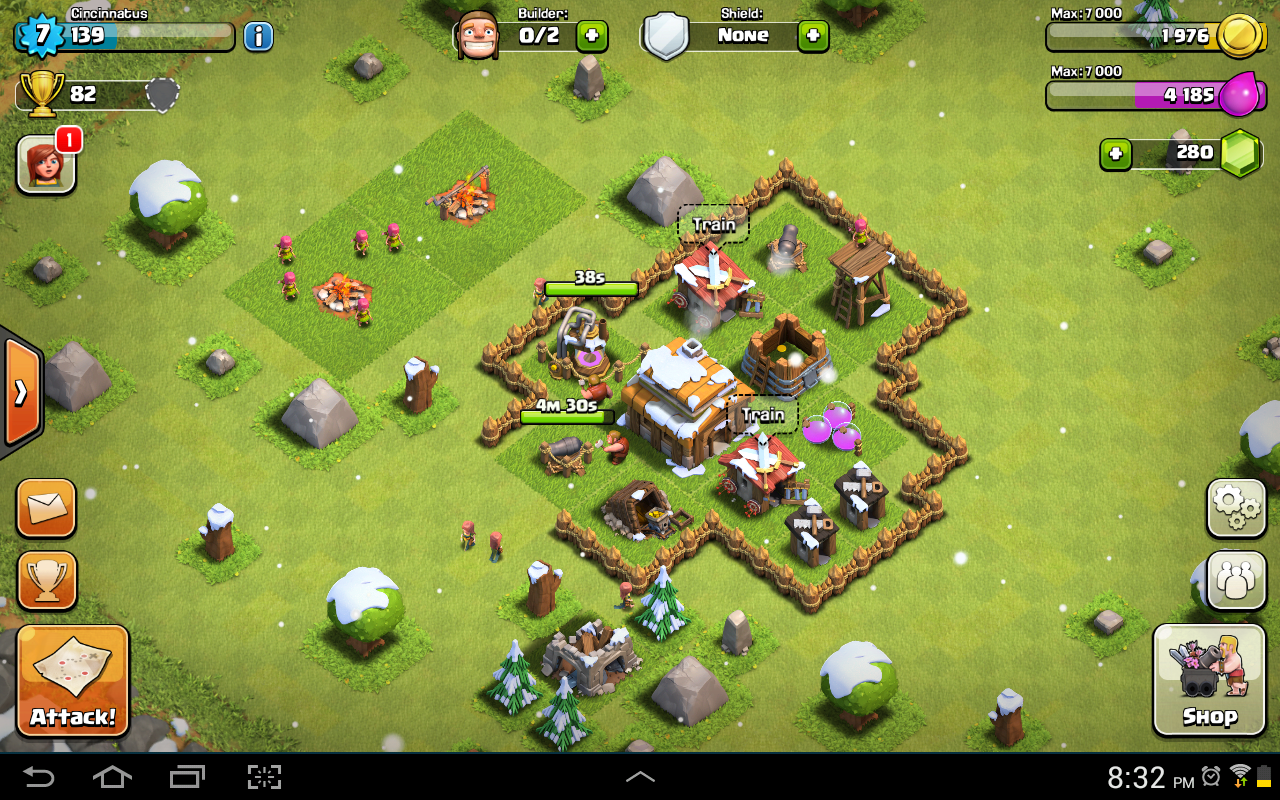Start a raid with the Attack! button
Viewport: 1280px width, 800px height.
click(73, 680)
